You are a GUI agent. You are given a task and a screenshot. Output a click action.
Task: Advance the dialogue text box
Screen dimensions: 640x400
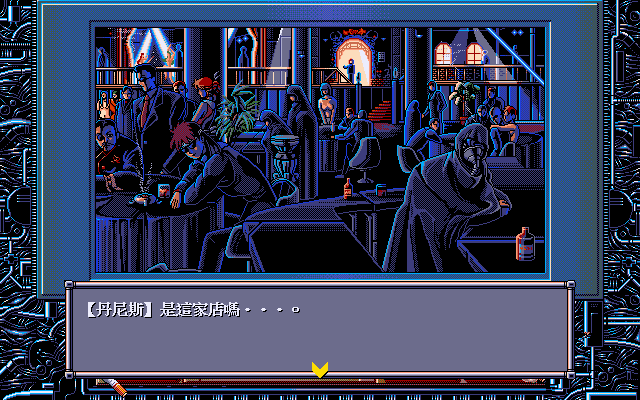coord(320,328)
